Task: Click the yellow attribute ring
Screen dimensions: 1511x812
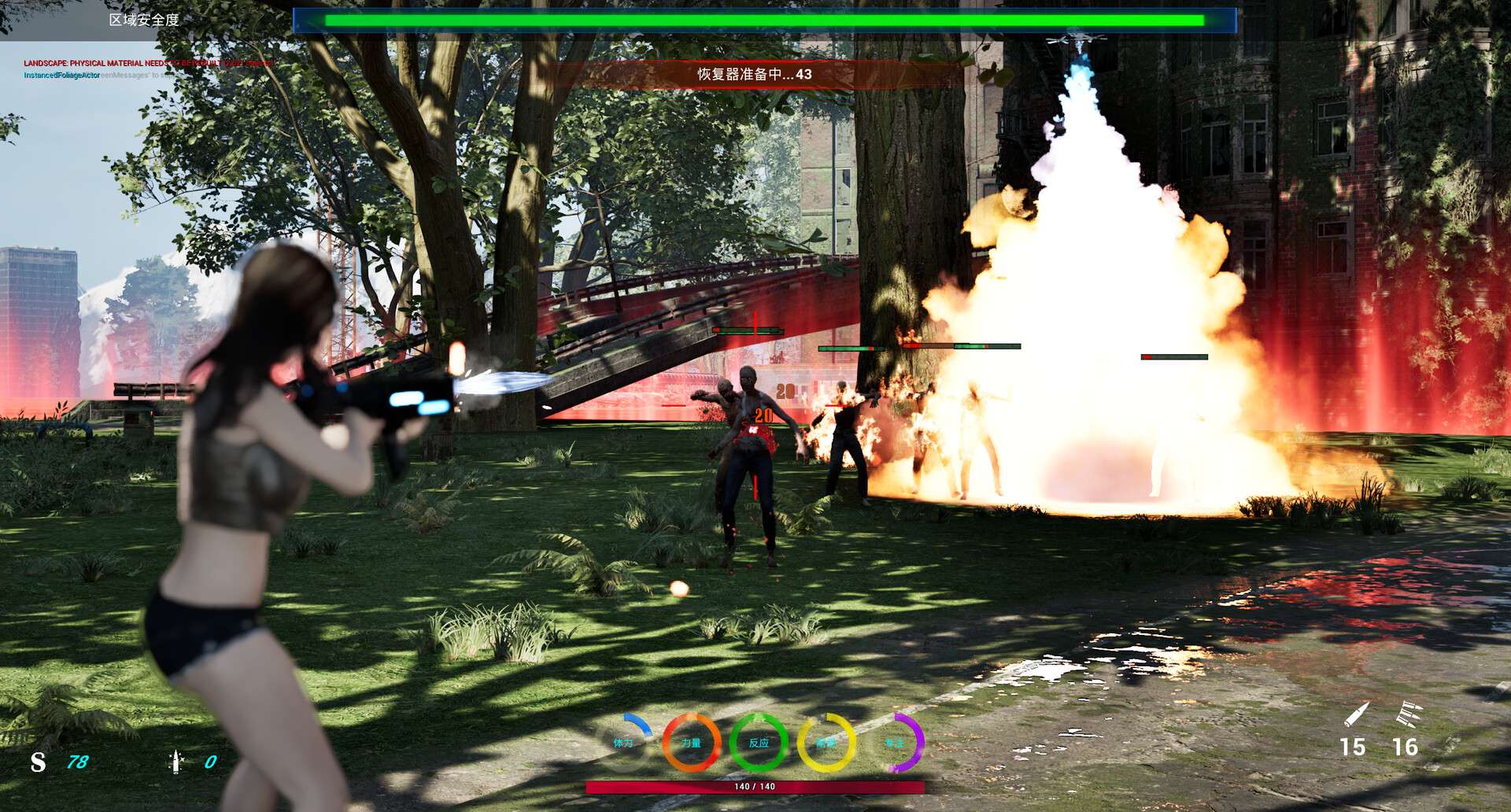Action: 826,742
